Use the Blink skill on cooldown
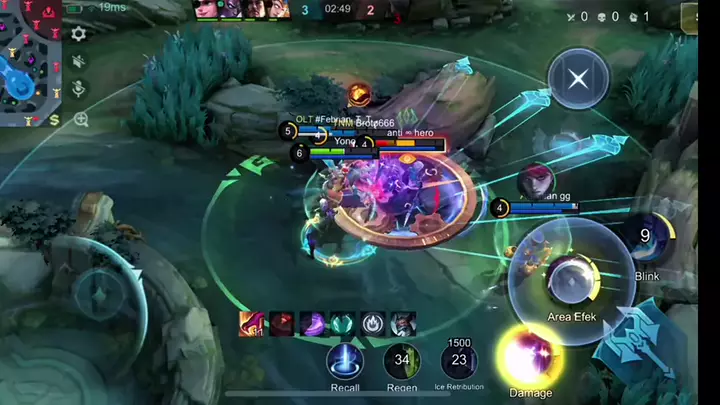This screenshot has width=720, height=405. (646, 238)
